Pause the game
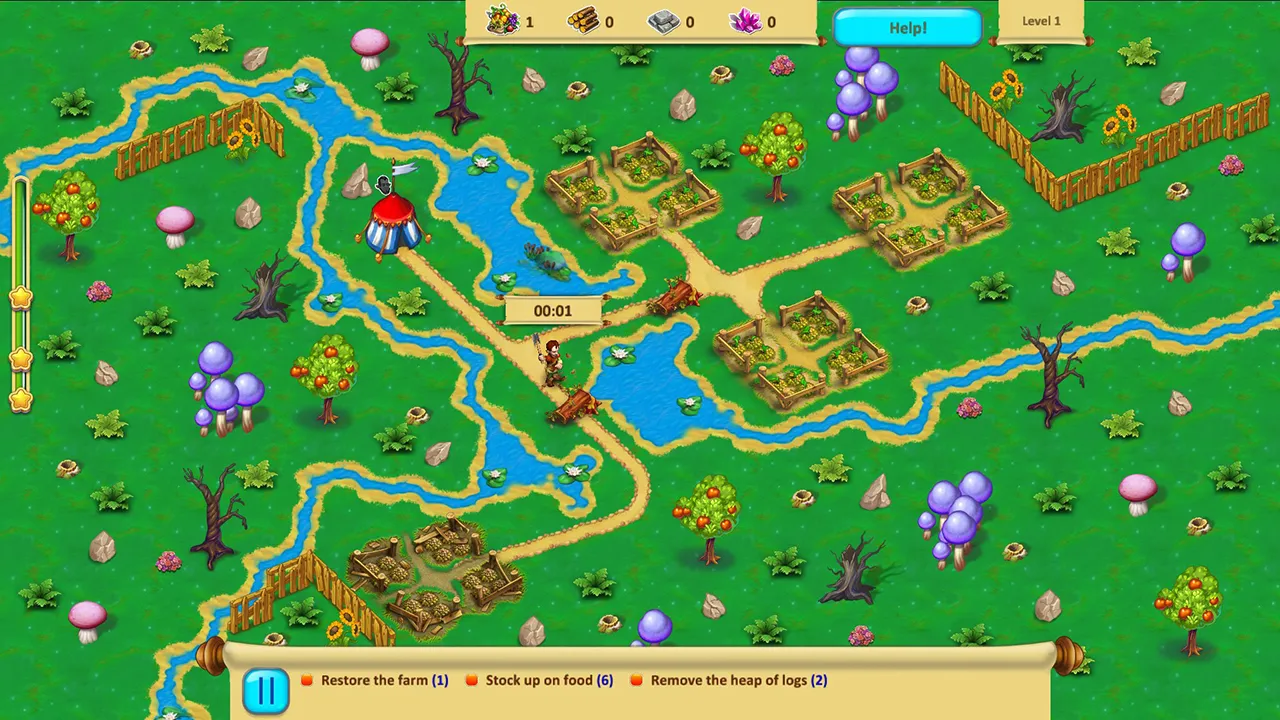This screenshot has width=1280, height=720. [x=266, y=688]
